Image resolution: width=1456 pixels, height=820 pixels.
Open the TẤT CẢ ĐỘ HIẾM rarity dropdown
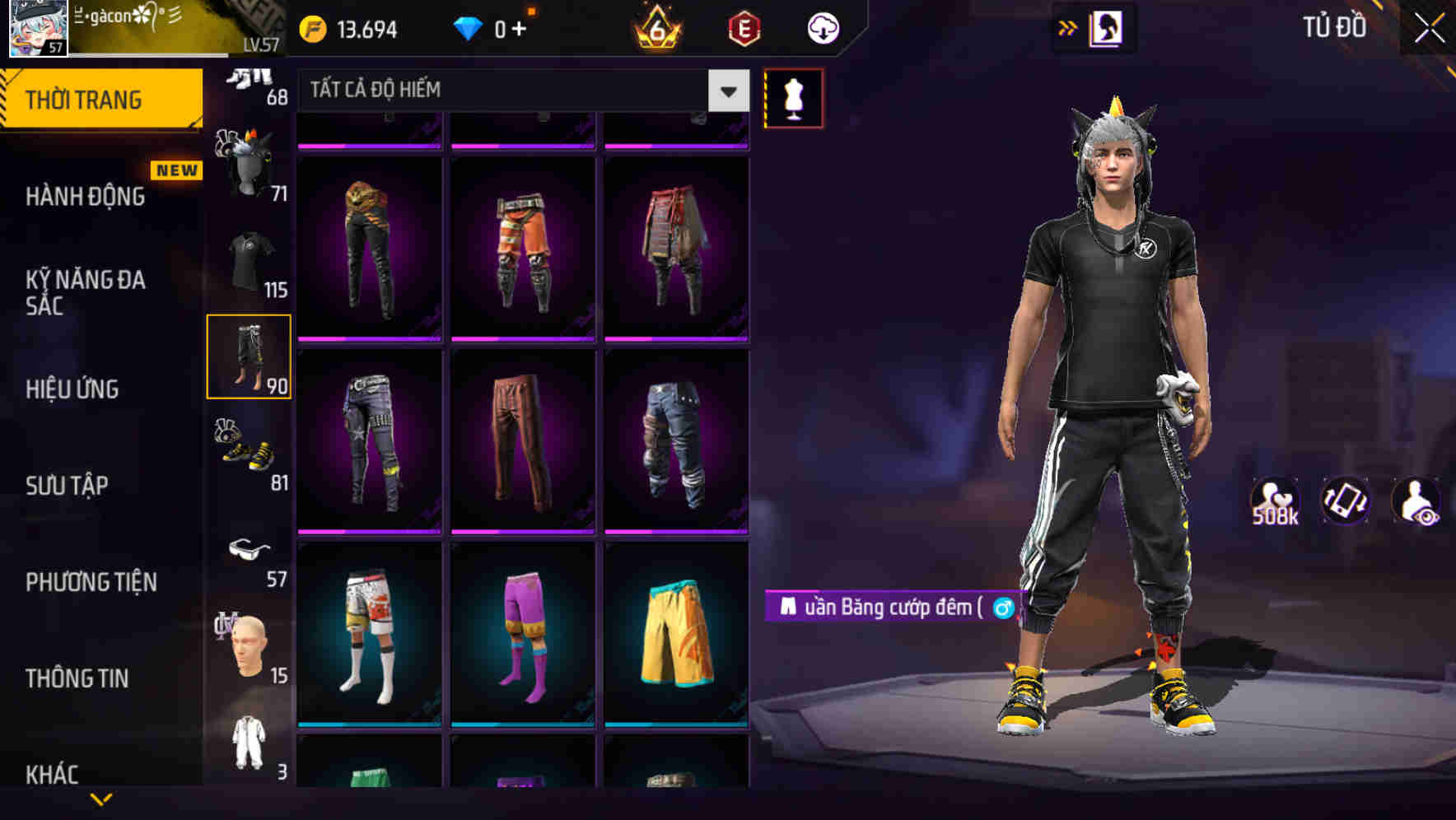point(519,91)
